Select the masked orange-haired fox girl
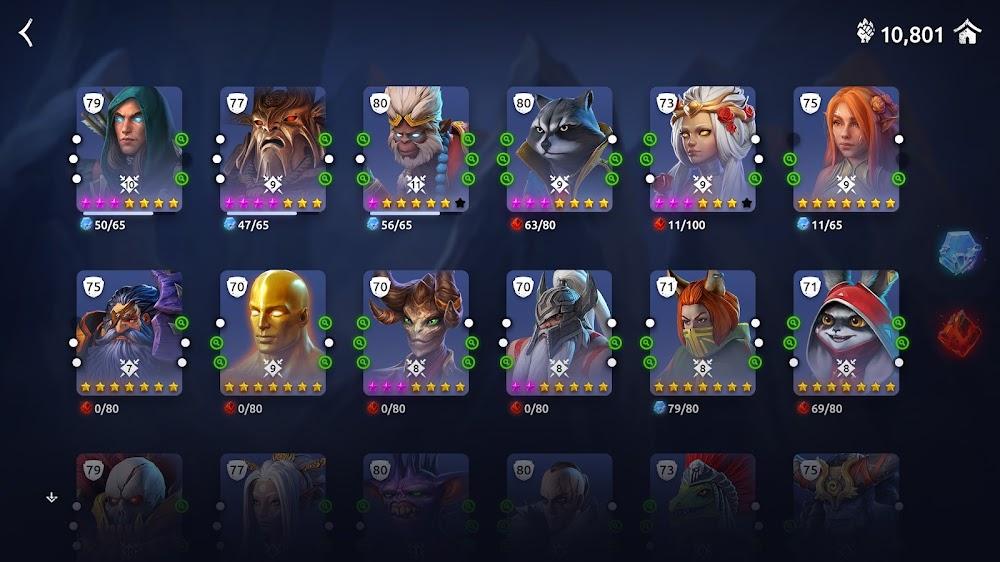The image size is (1000, 562). coord(702,331)
